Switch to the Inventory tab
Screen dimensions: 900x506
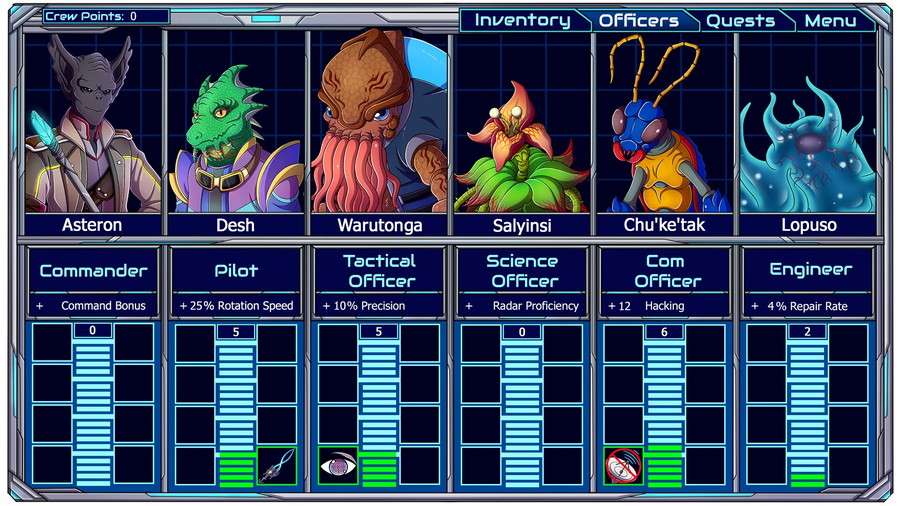521,20
